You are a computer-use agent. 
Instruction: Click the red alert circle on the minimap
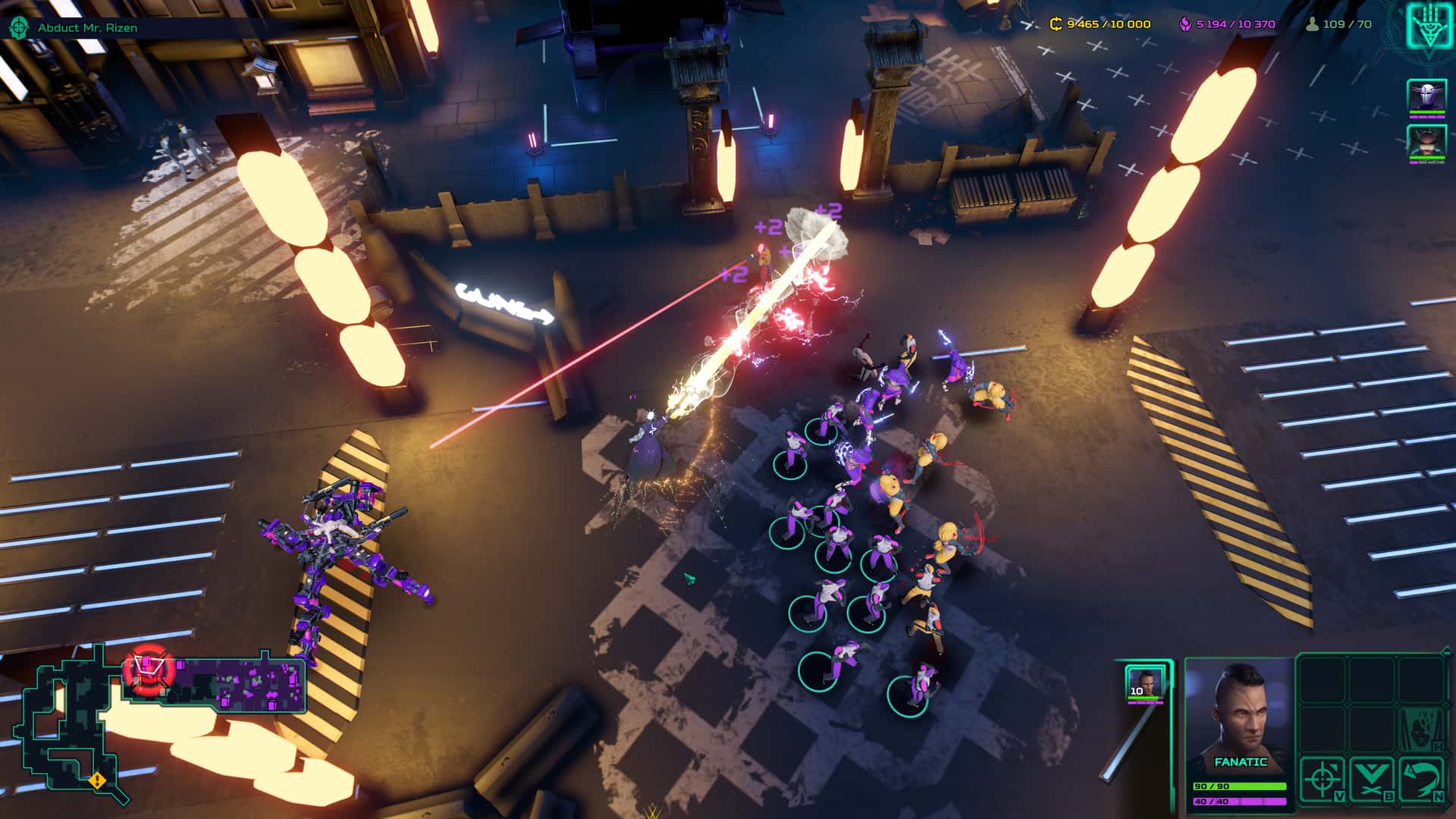coord(149,670)
